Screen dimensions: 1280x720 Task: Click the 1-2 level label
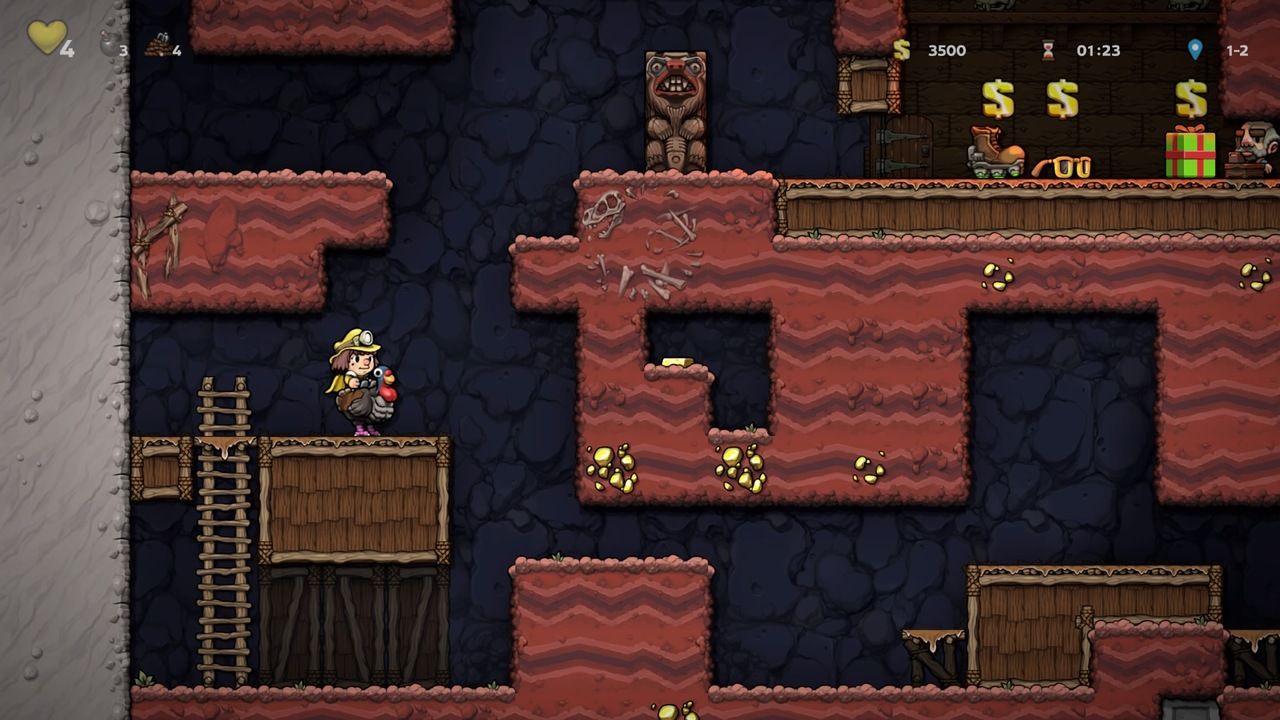(x=1240, y=50)
